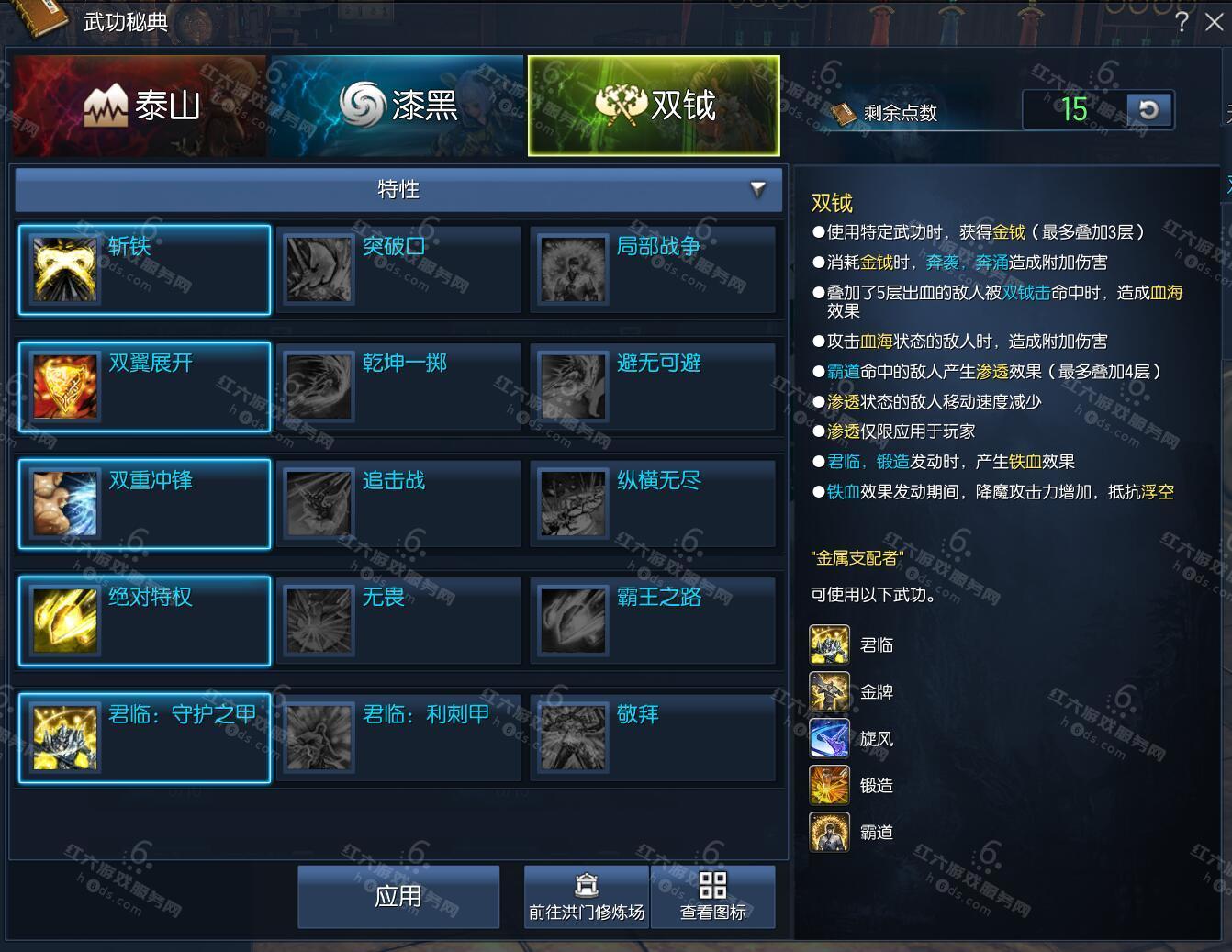Screen dimensions: 1232x952
Task: Choose the 避无可避 trait
Action: click(x=653, y=386)
